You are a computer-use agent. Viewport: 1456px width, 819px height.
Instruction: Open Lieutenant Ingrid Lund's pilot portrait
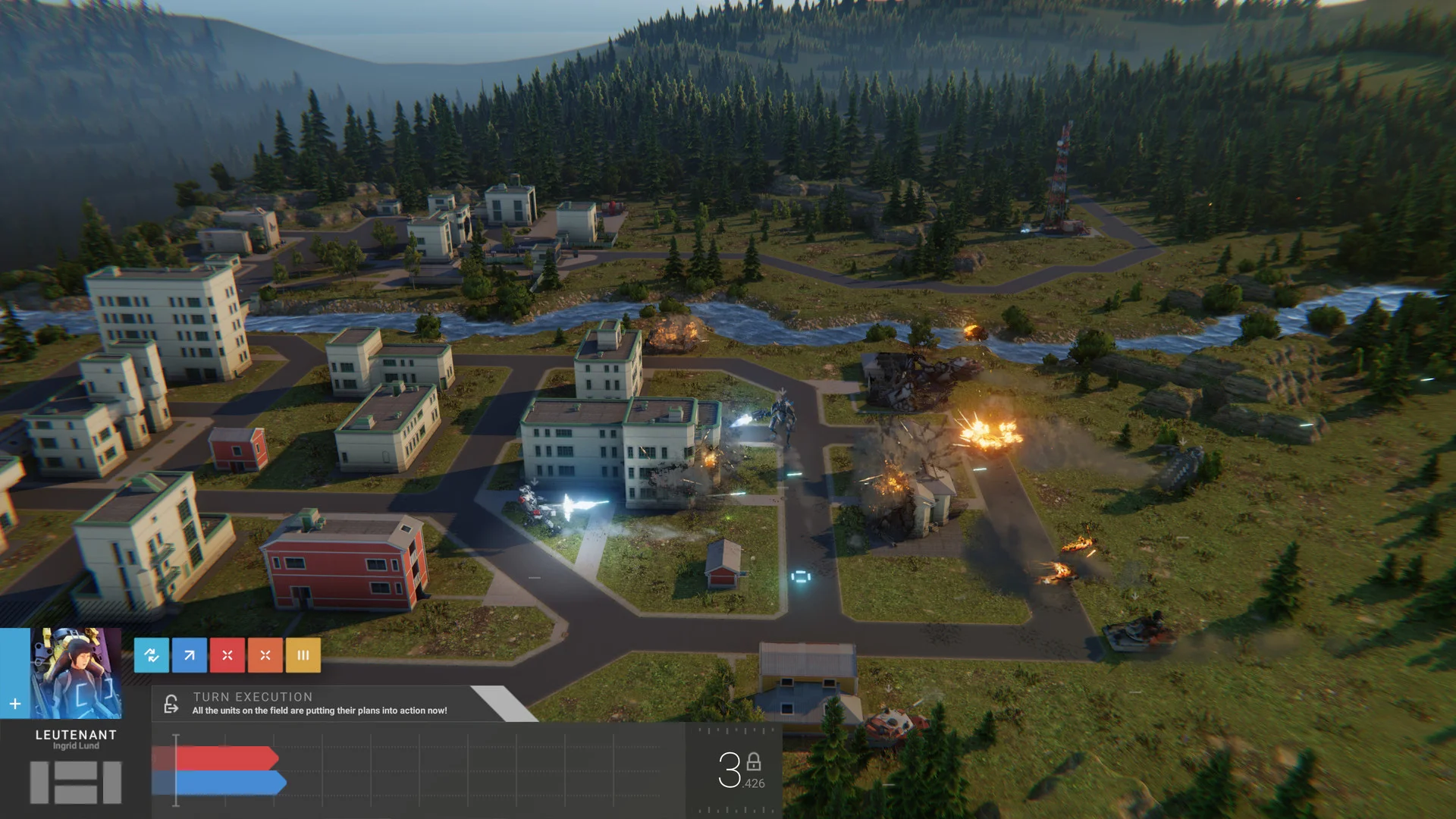pos(76,673)
